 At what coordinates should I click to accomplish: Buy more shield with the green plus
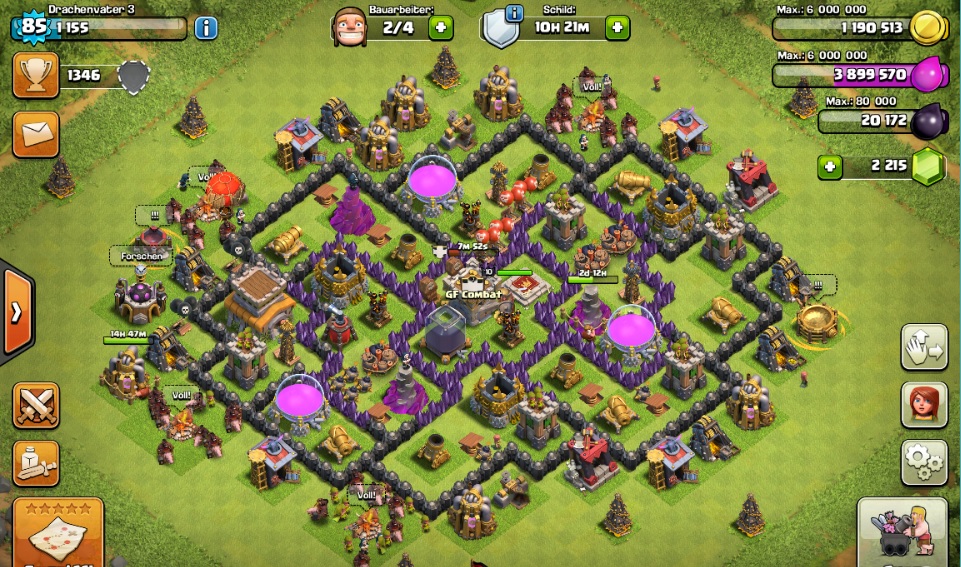click(x=617, y=27)
